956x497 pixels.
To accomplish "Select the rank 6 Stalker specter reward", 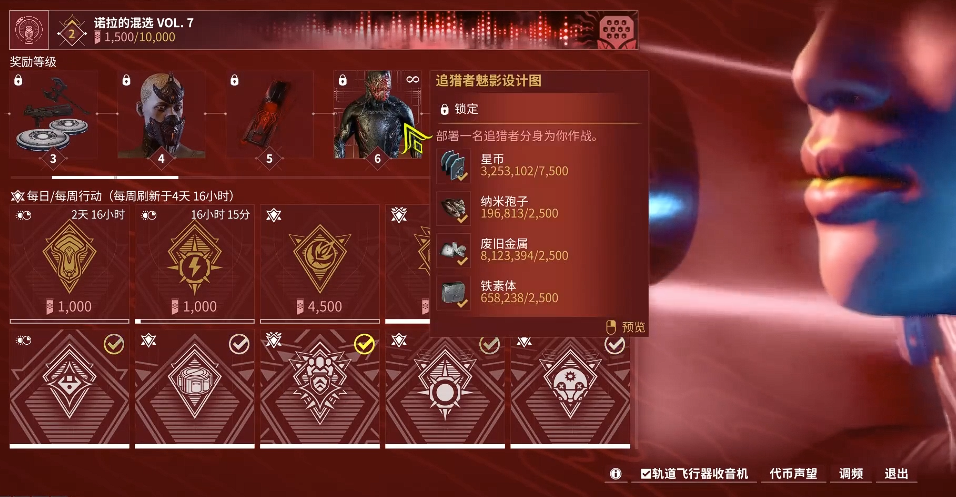I will click(x=377, y=117).
